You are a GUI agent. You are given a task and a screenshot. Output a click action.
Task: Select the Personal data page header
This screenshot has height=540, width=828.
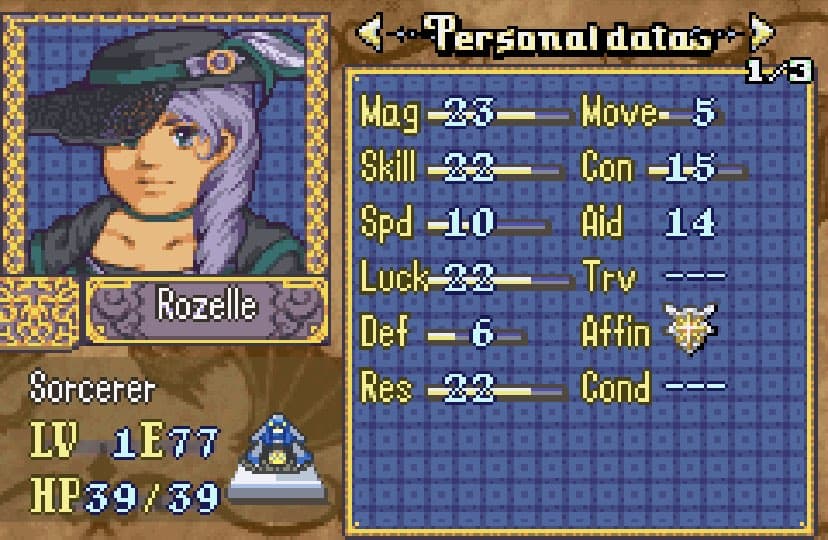pos(565,36)
